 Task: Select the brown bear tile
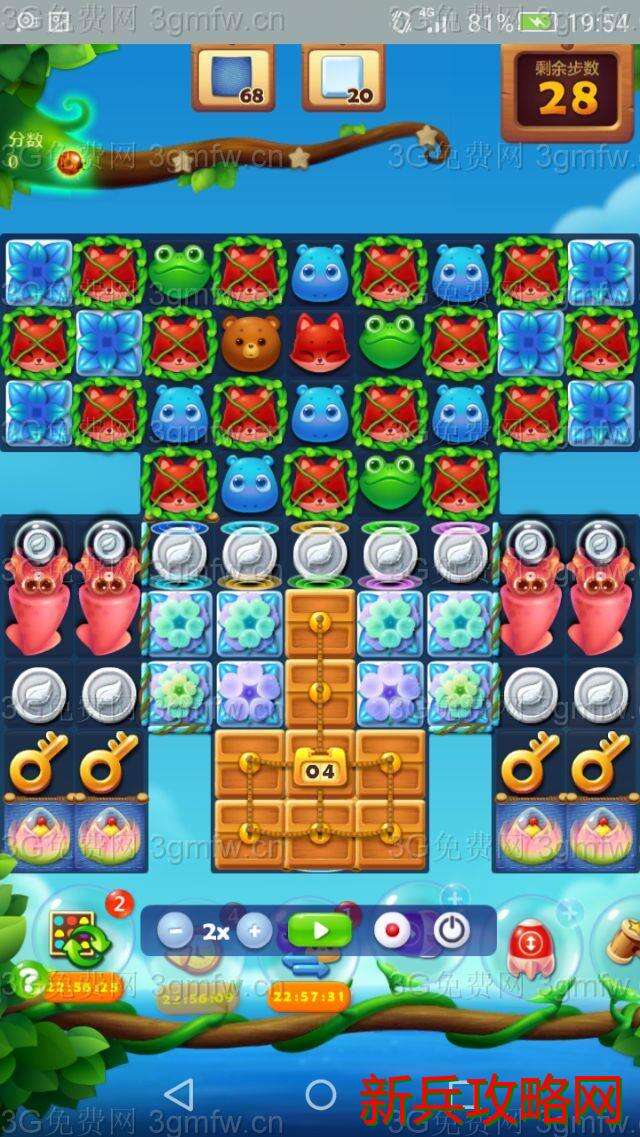[x=251, y=341]
